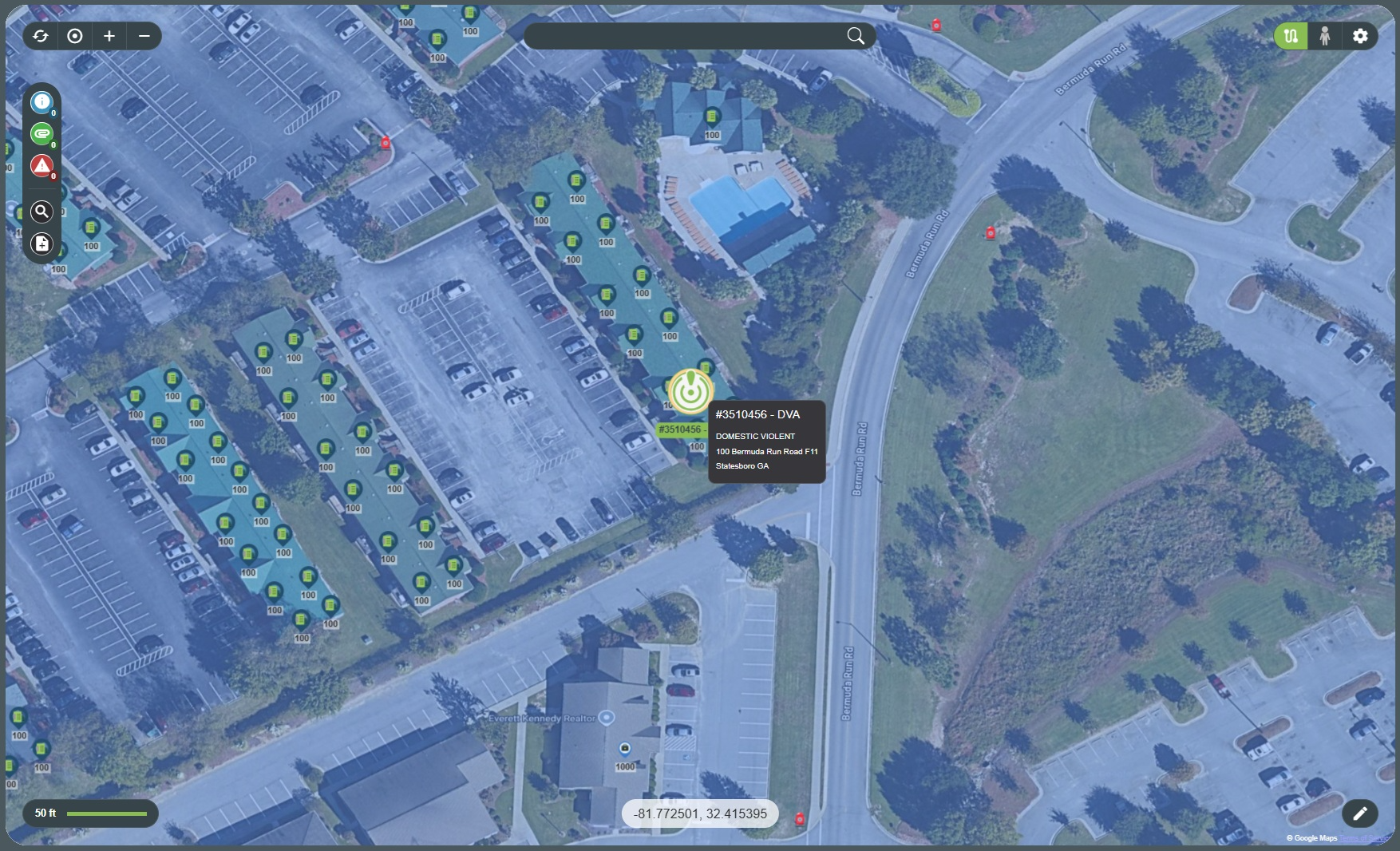Recenter the map with the target button
The width and height of the screenshot is (1400, 851).
[x=75, y=36]
